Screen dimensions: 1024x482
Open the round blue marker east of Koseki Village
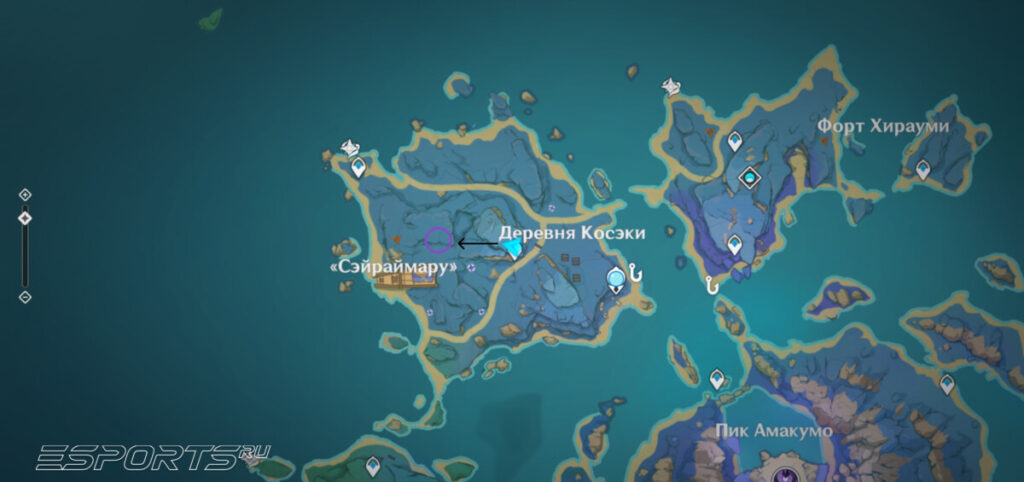(616, 277)
